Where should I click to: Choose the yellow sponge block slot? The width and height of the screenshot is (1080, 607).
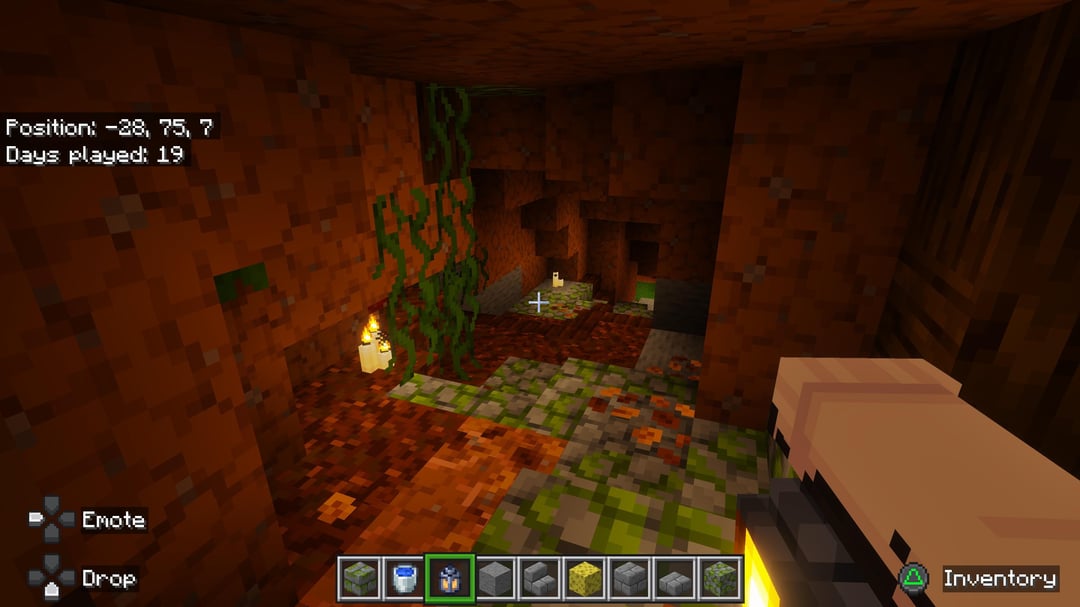pos(586,579)
